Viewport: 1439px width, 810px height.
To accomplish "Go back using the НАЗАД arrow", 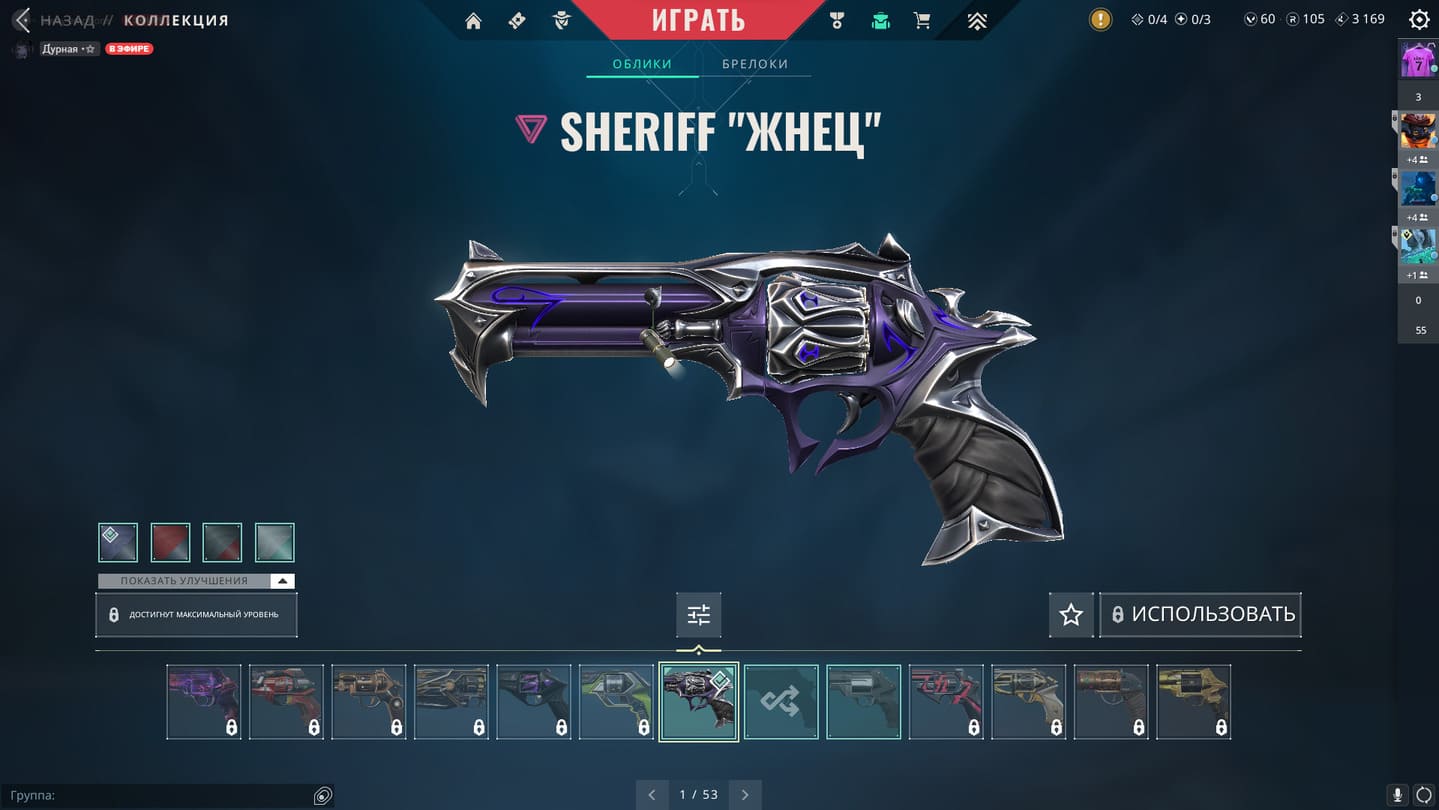I will [x=22, y=20].
